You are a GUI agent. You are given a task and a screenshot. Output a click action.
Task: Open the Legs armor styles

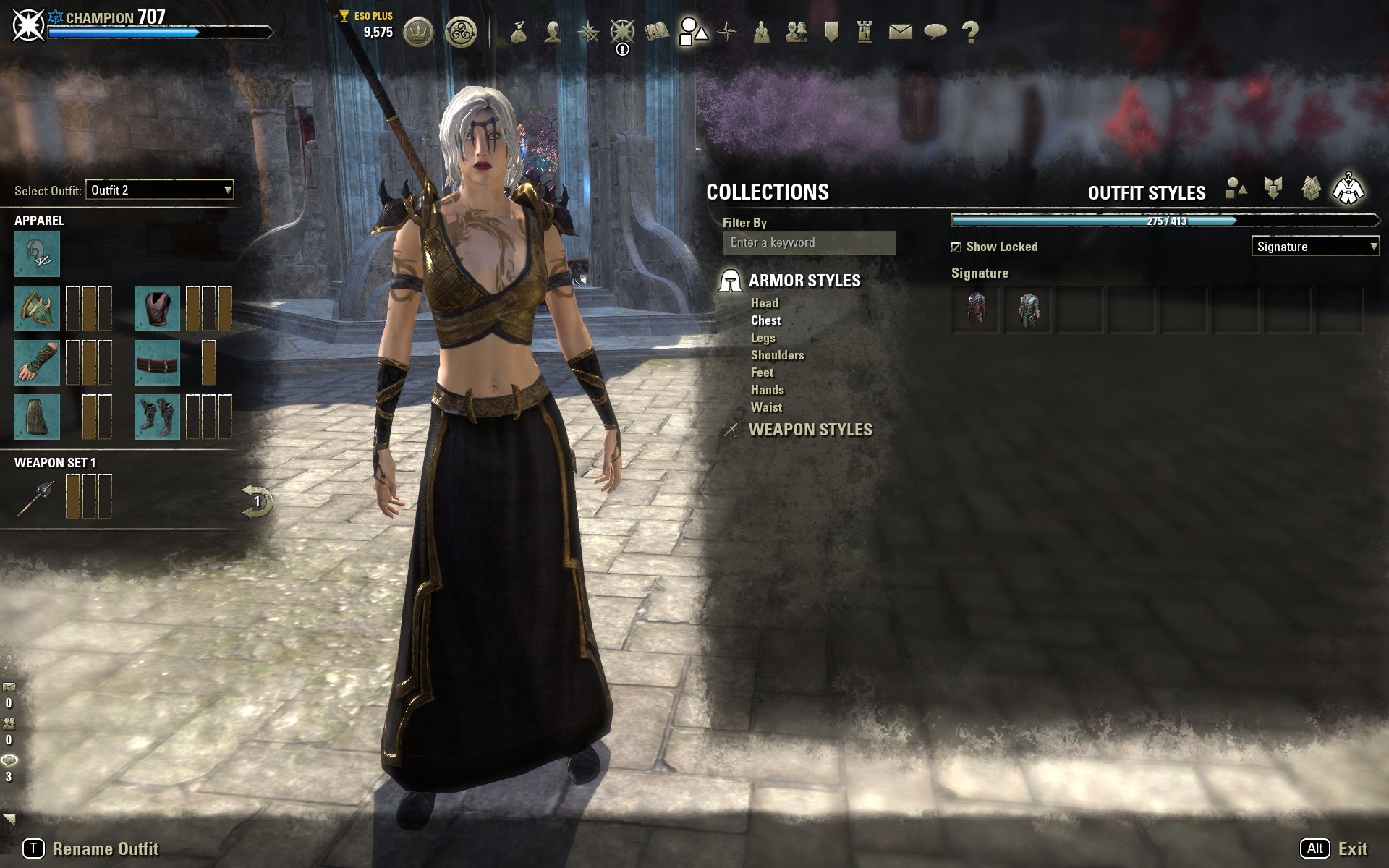pos(763,338)
